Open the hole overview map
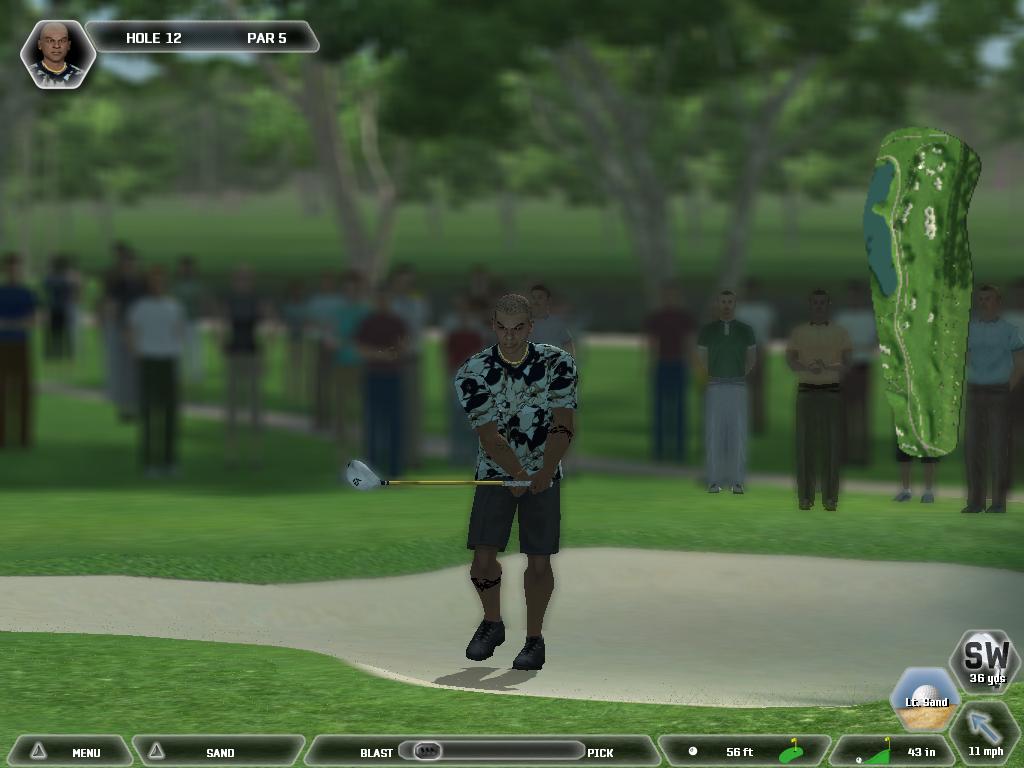Image resolution: width=1024 pixels, height=768 pixels. click(922, 290)
